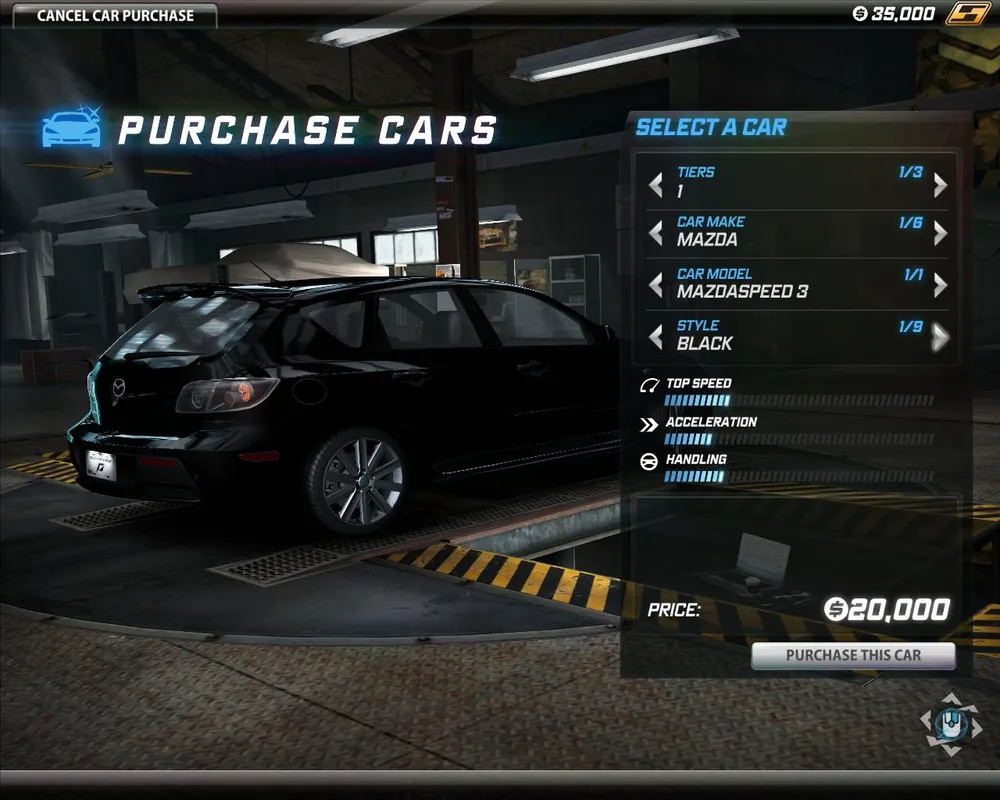1000x800 pixels.
Task: Go to the previous tier
Action: [x=656, y=185]
